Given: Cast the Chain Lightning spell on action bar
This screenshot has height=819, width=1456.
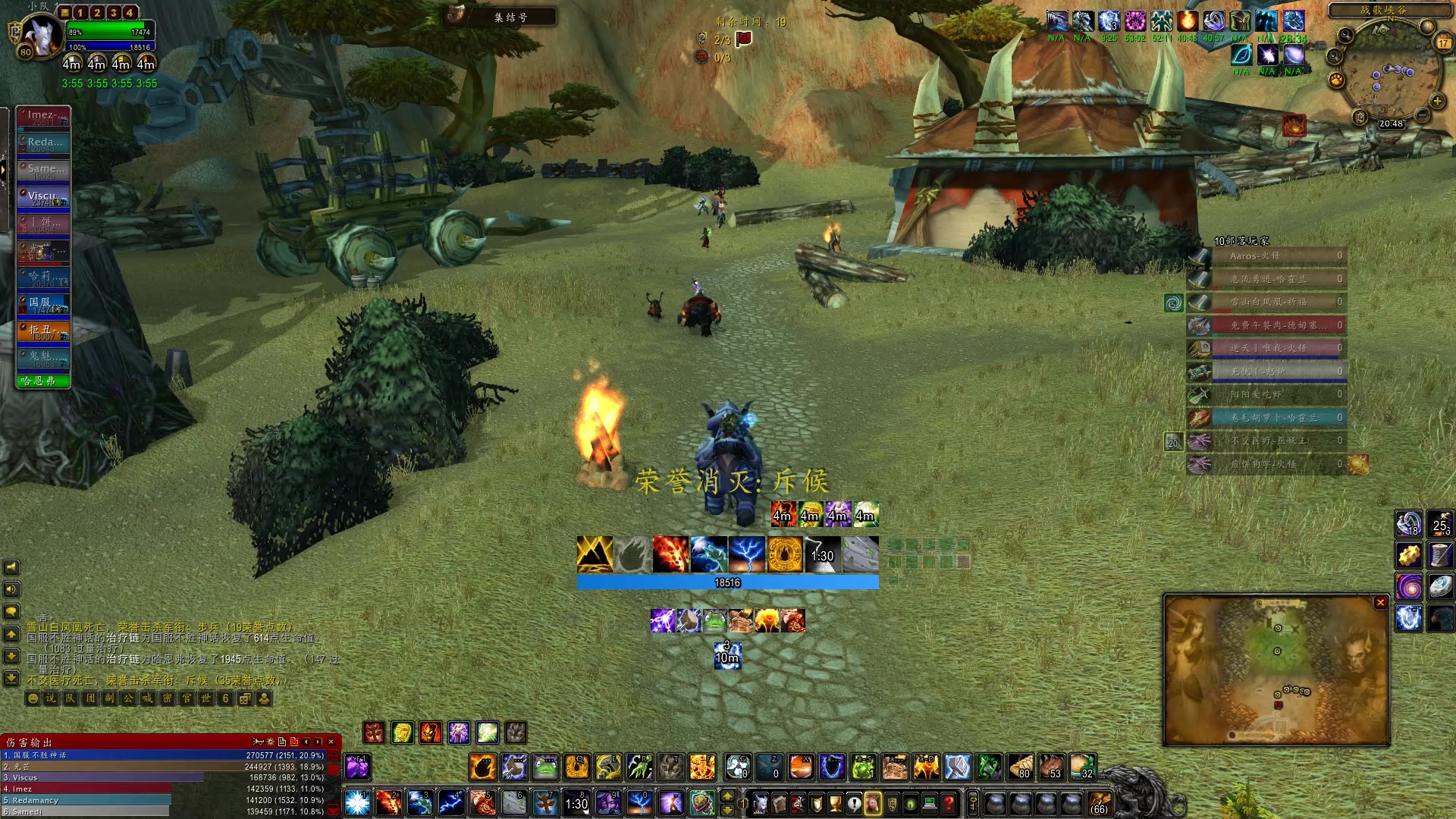Looking at the screenshot, I should [x=451, y=802].
